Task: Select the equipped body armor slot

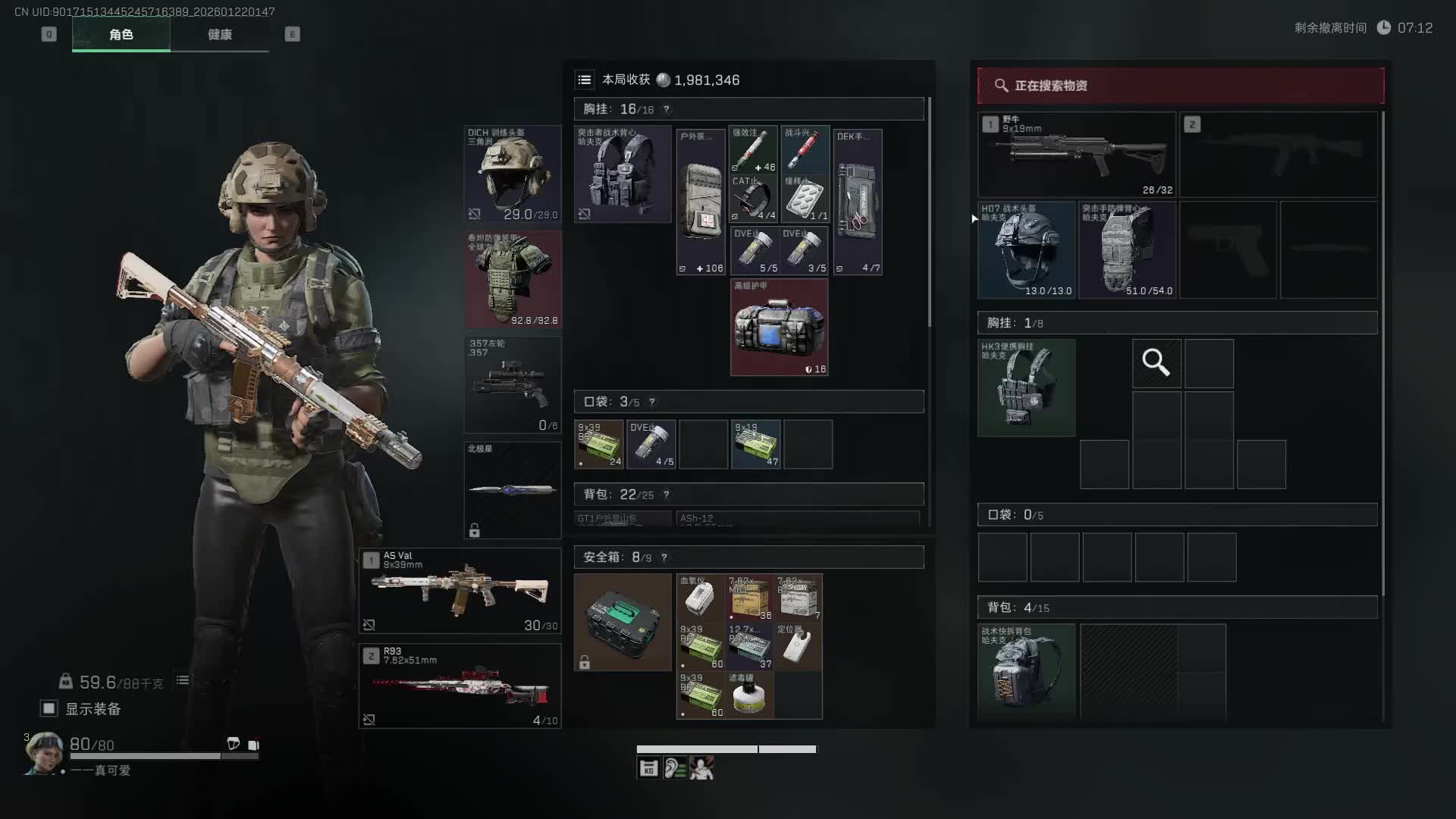Action: (513, 279)
